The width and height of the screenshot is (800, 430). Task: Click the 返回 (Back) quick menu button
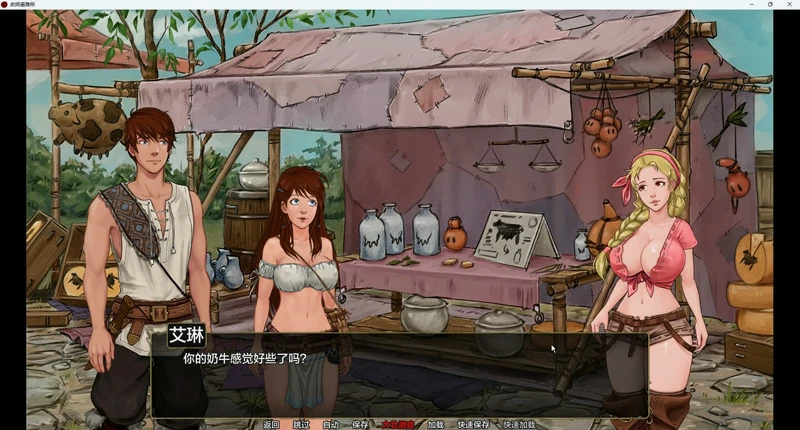[271, 424]
